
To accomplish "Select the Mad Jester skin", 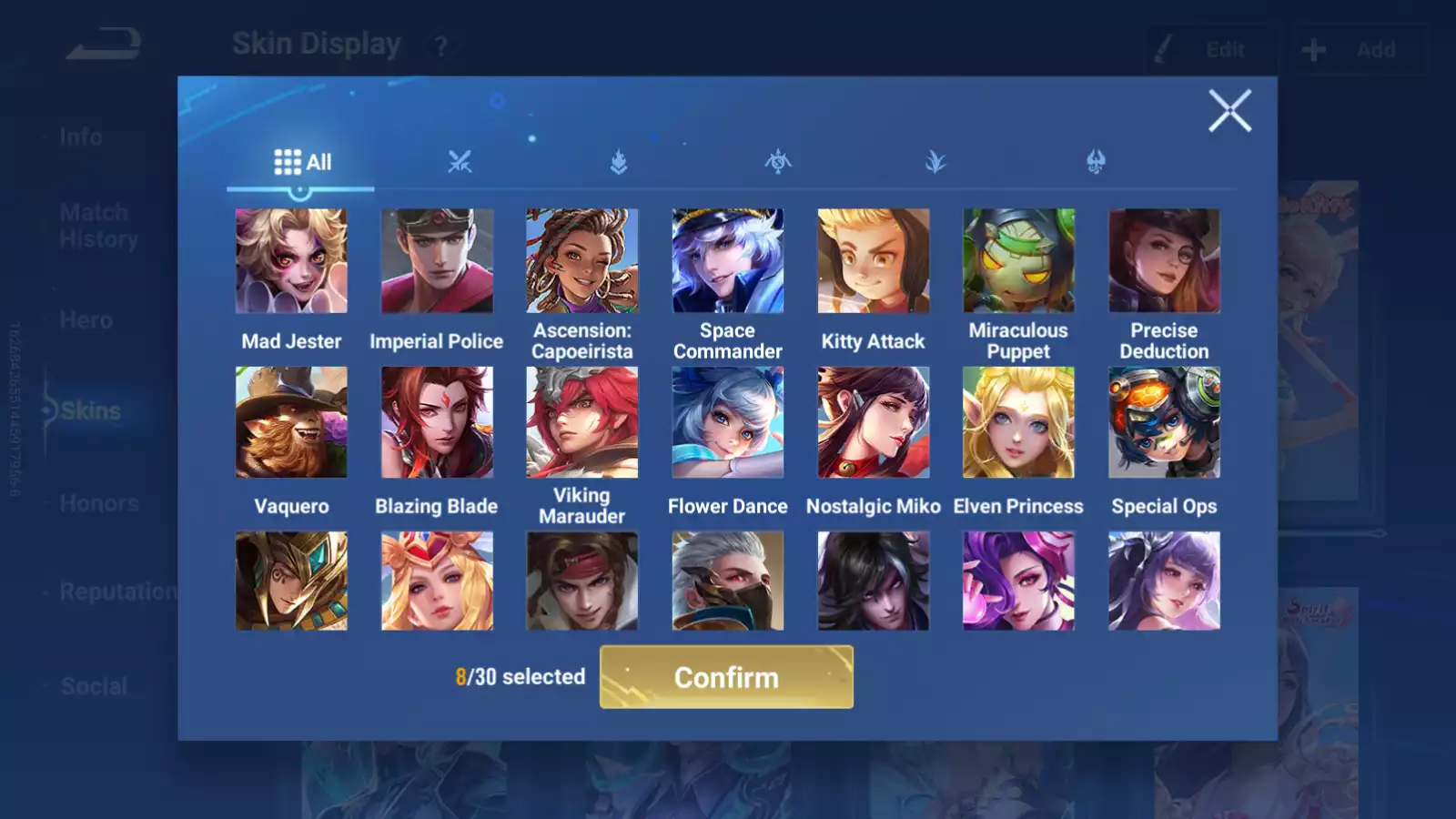I will 291,261.
